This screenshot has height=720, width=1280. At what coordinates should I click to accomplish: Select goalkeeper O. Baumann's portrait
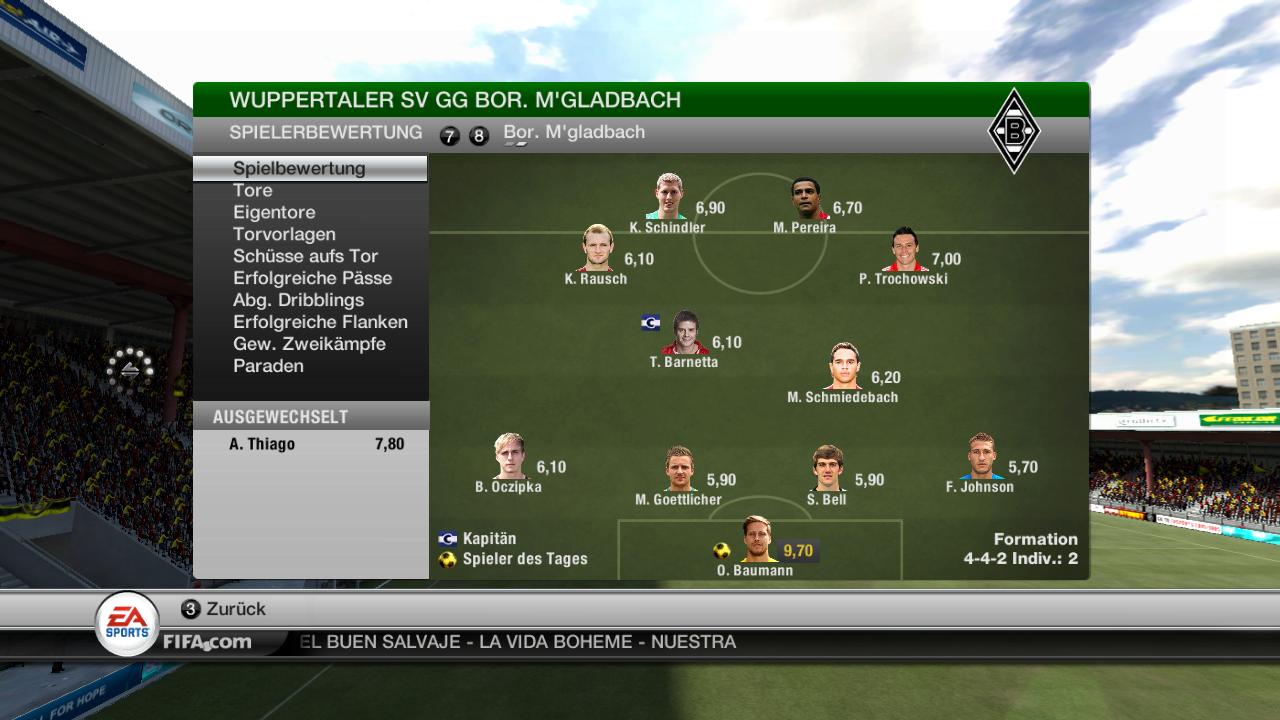pos(759,540)
